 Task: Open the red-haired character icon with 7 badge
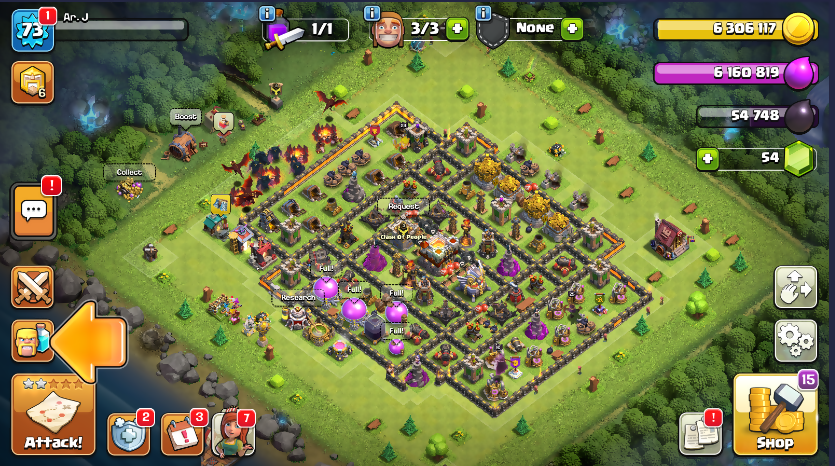tap(232, 433)
